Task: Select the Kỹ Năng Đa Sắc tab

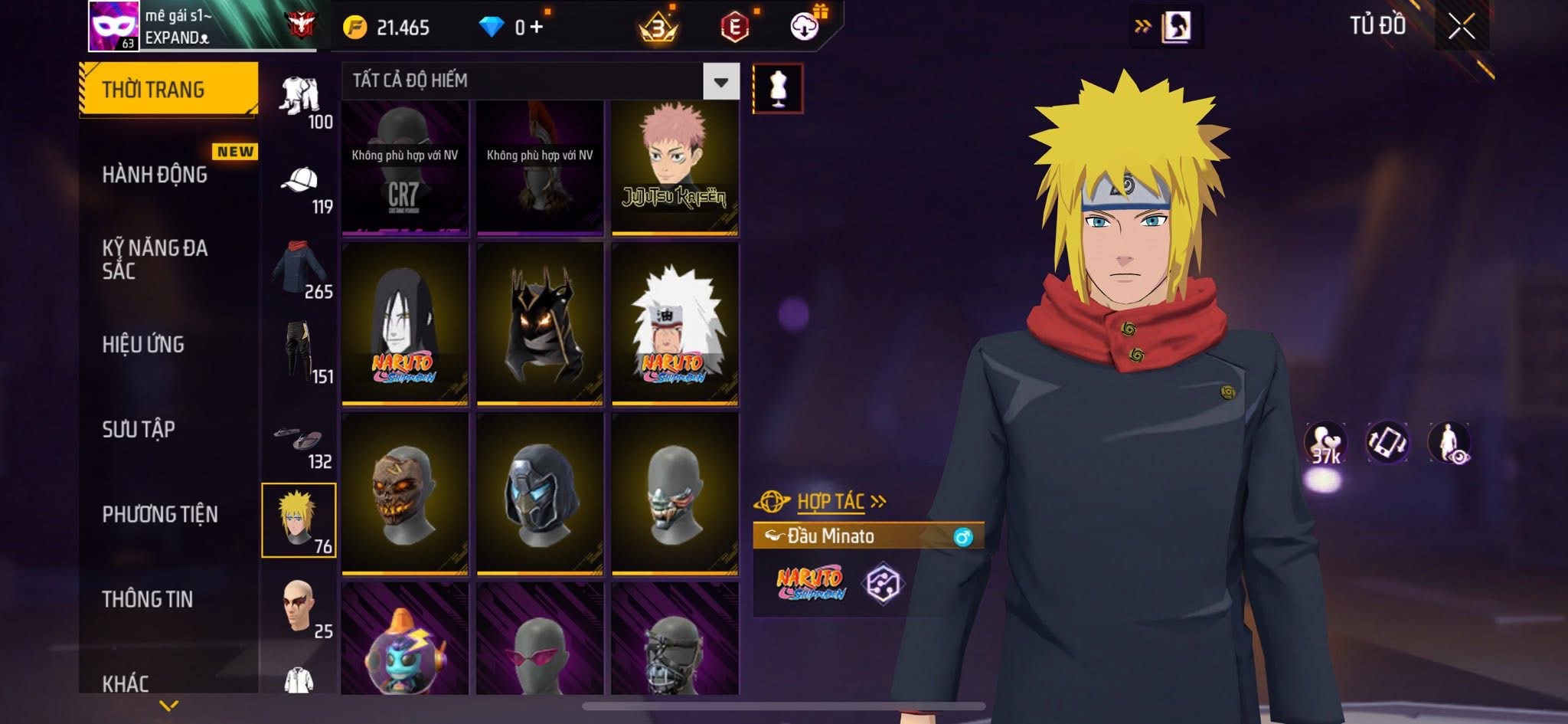Action: tap(155, 259)
